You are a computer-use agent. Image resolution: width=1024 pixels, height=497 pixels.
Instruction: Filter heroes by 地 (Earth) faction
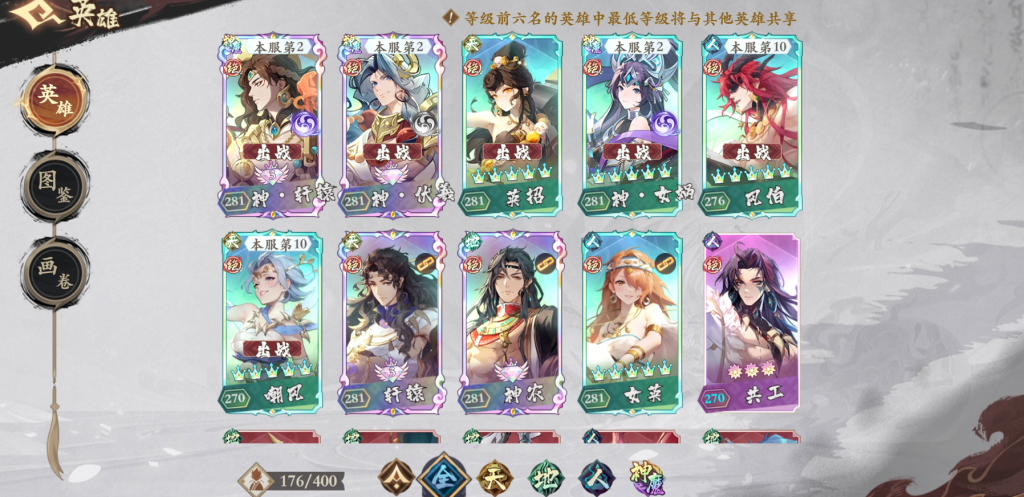(x=545, y=477)
